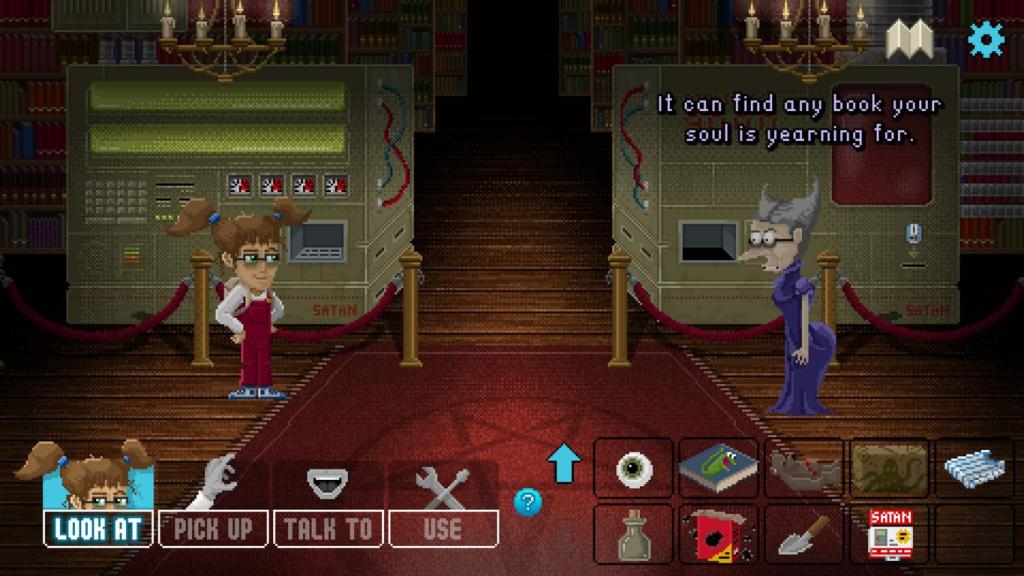Open settings with the gear icon
Screen dimensions: 1024x576
pos(986,39)
